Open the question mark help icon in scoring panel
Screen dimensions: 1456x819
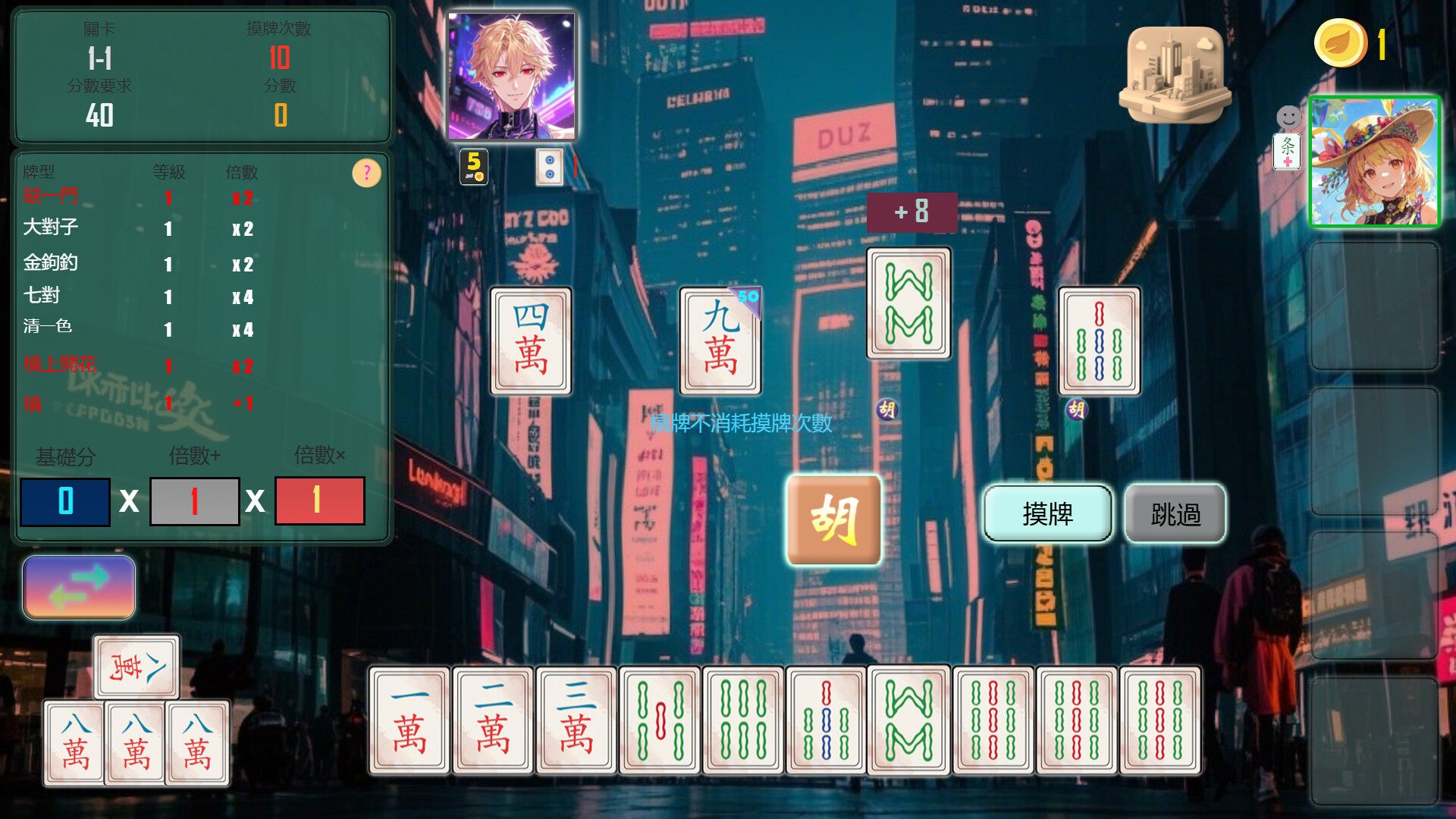[x=367, y=173]
